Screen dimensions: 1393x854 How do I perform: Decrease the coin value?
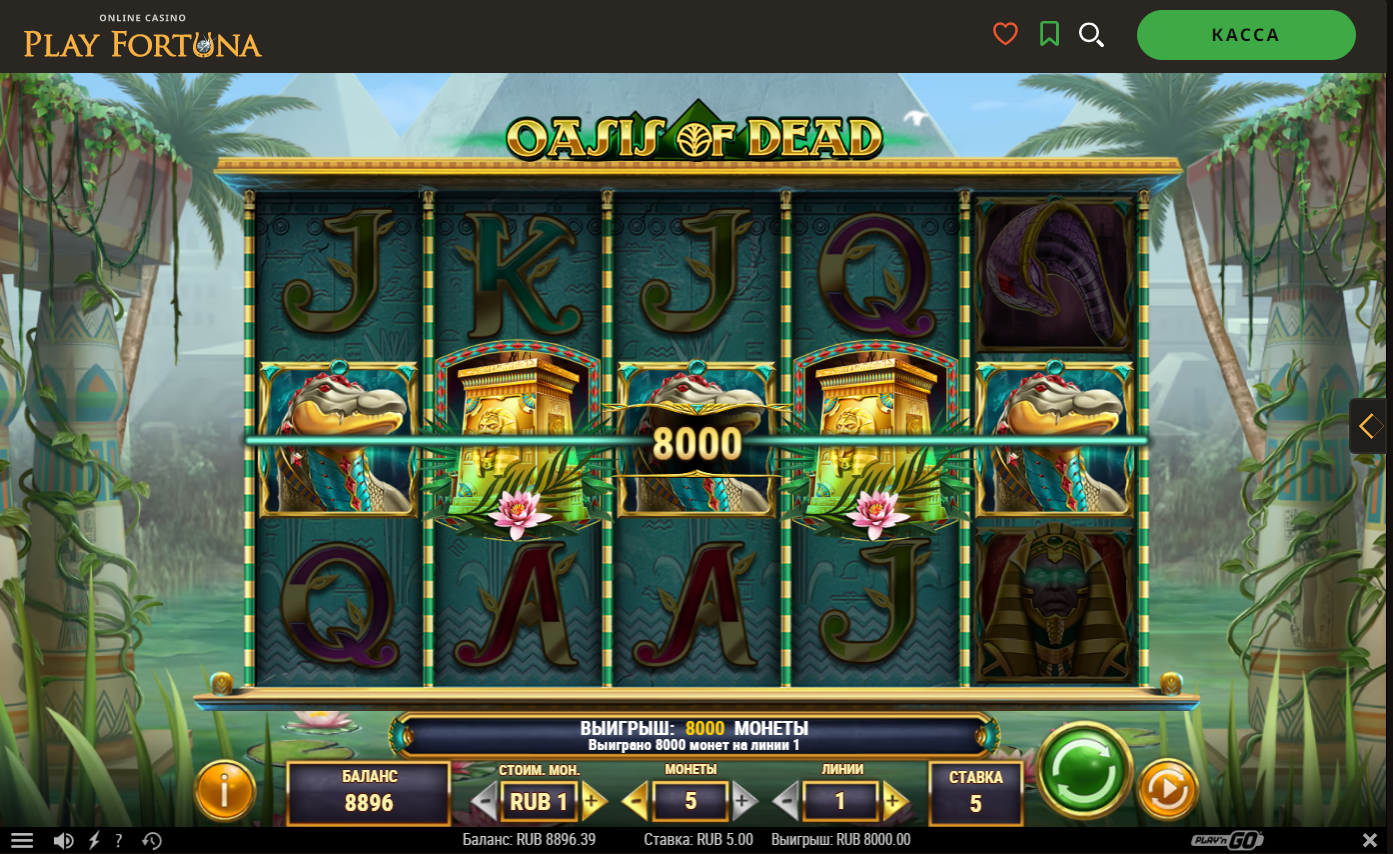484,800
